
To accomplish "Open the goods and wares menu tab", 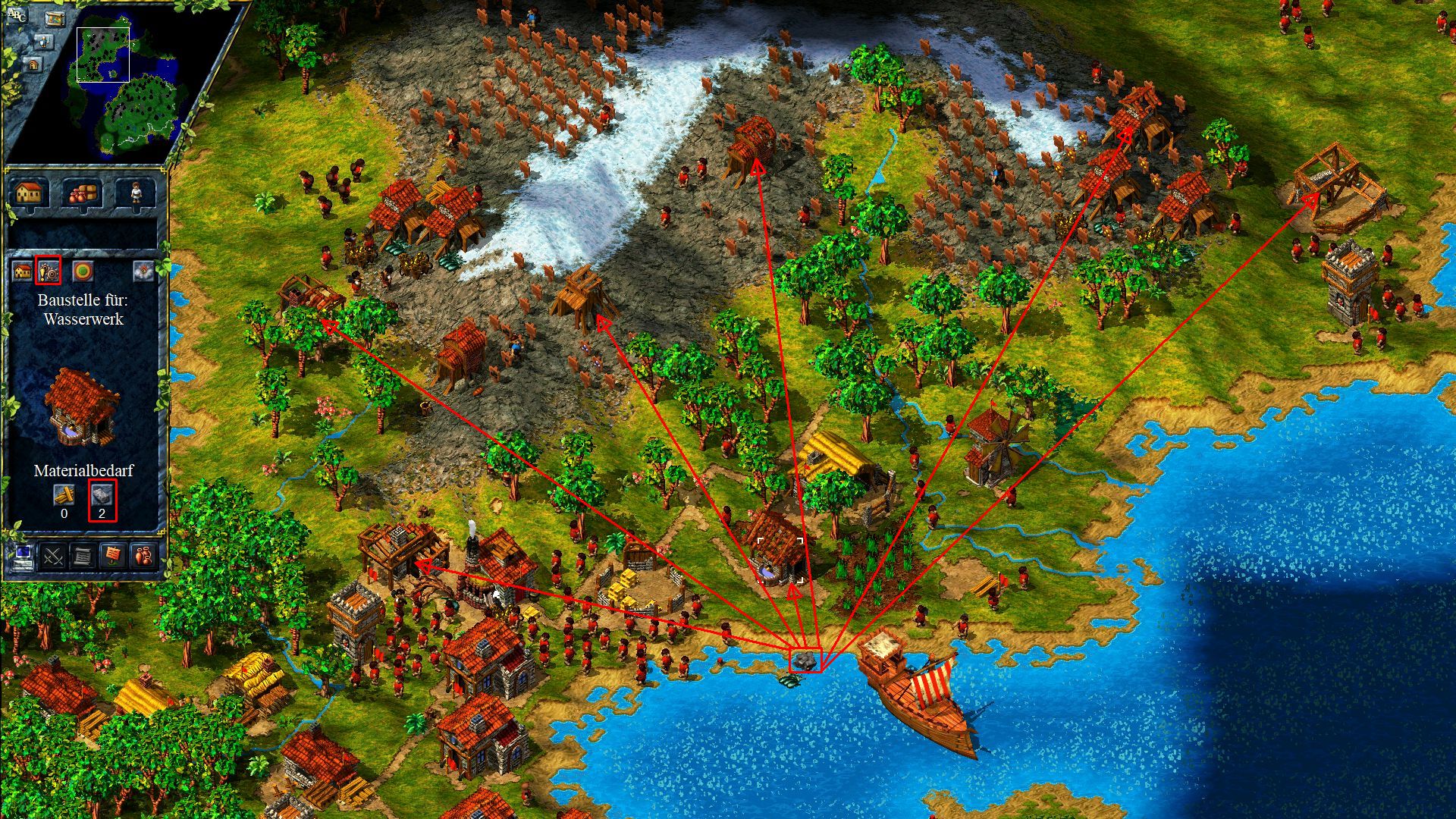I will click(83, 193).
